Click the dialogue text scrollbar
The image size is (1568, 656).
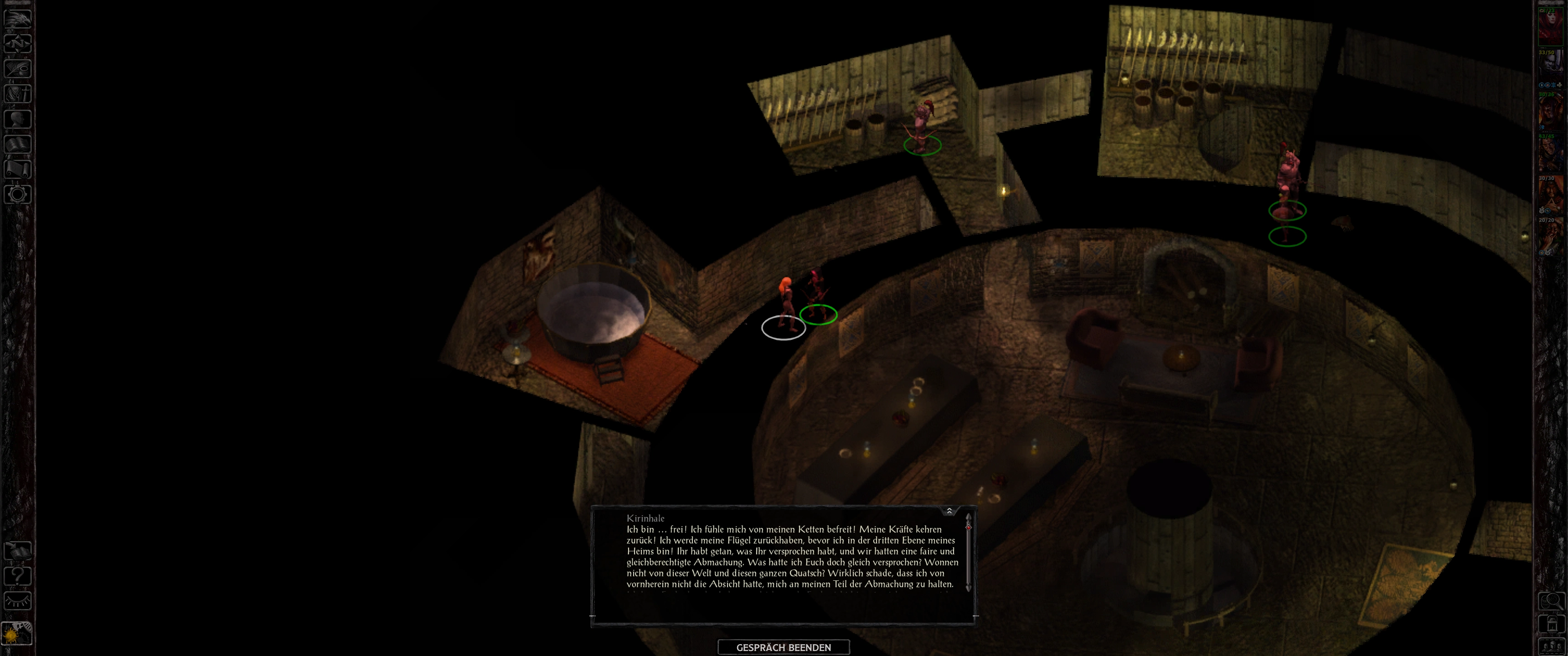(969, 554)
